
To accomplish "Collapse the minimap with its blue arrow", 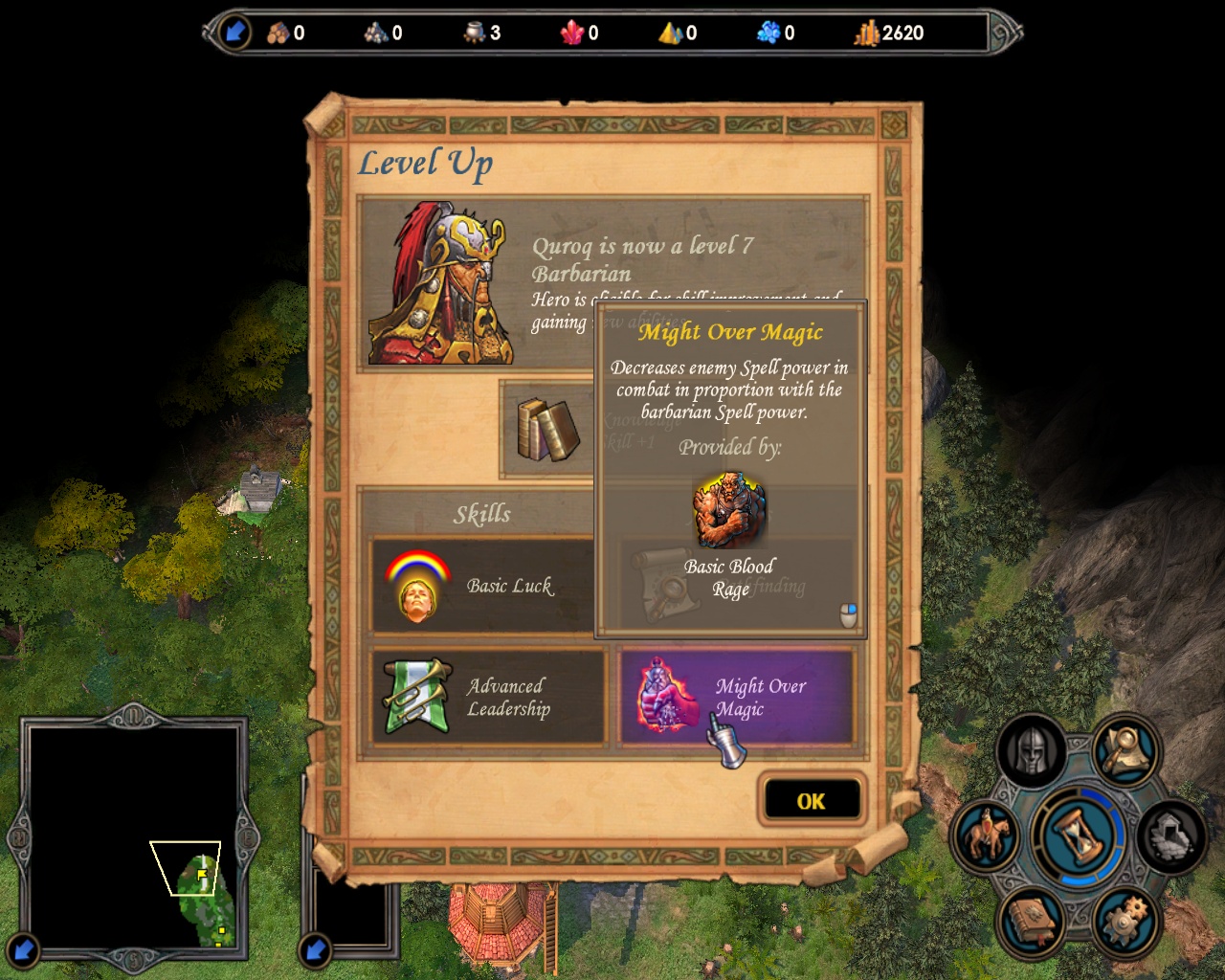I will pos(23,950).
